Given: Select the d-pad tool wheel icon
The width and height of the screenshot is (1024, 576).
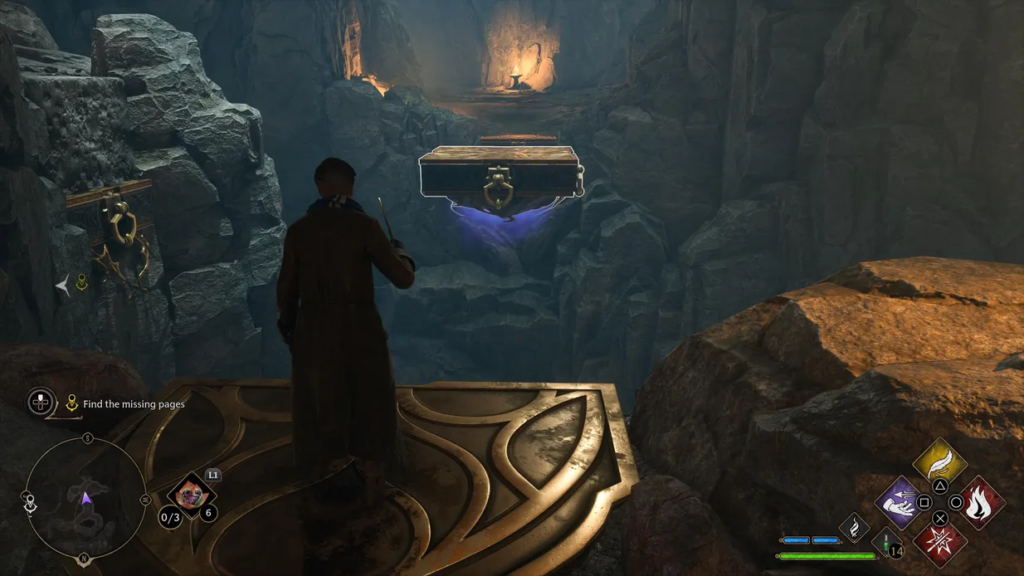Looking at the screenshot, I should pyautogui.click(x=41, y=402).
